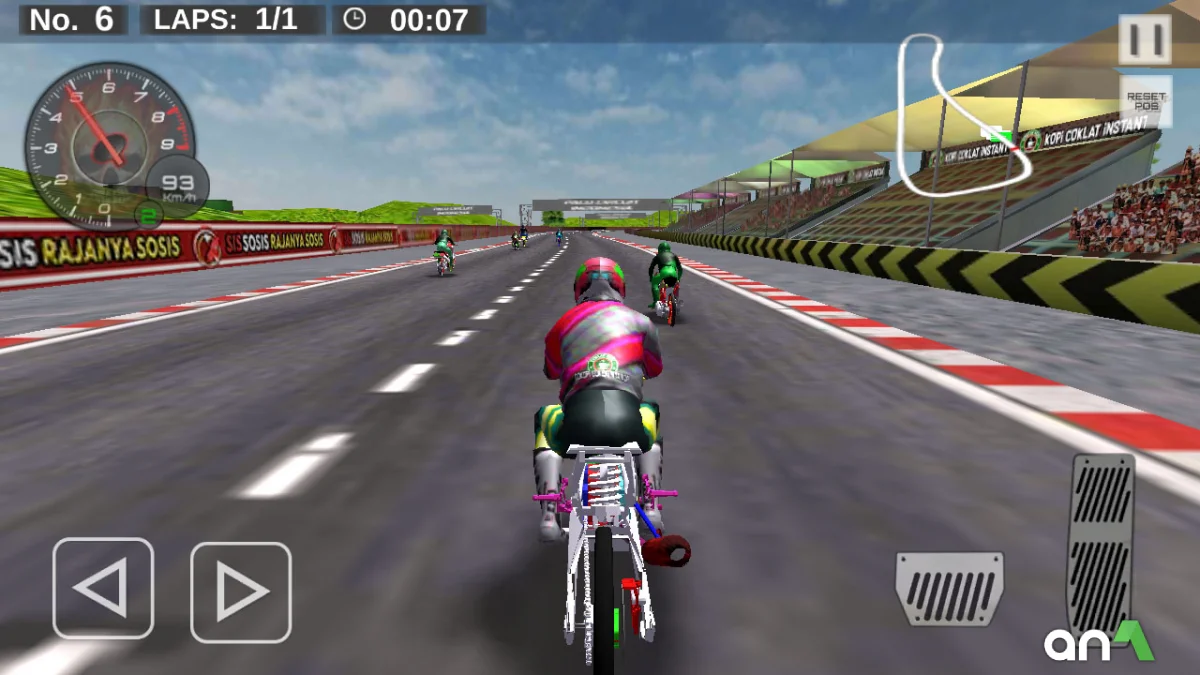Hit the brake pedal

(x=949, y=588)
